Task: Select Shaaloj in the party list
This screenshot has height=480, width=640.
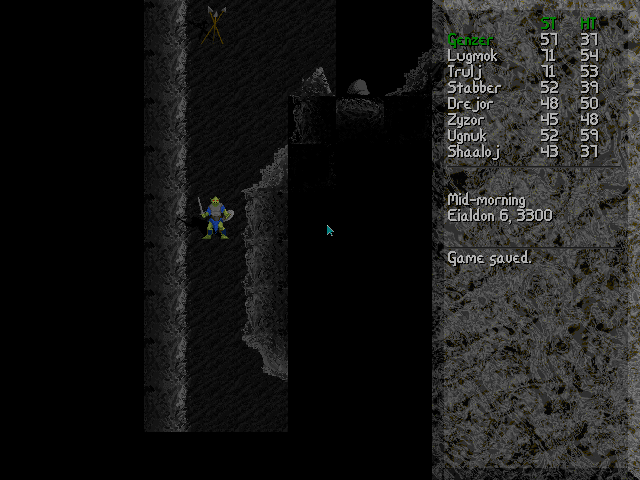Action: [x=473, y=152]
